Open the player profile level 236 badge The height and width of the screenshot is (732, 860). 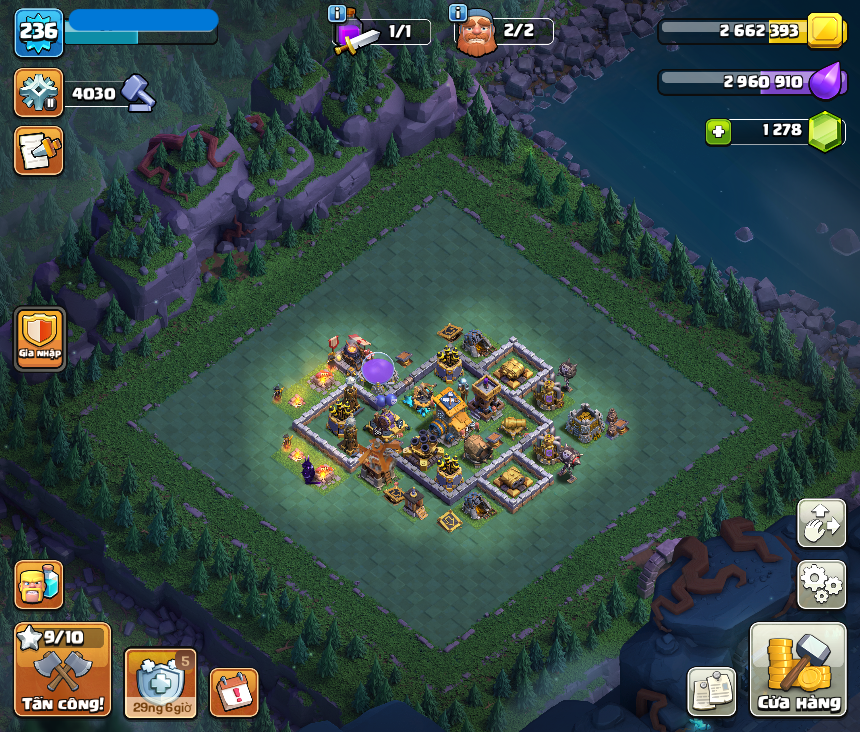[x=39, y=32]
